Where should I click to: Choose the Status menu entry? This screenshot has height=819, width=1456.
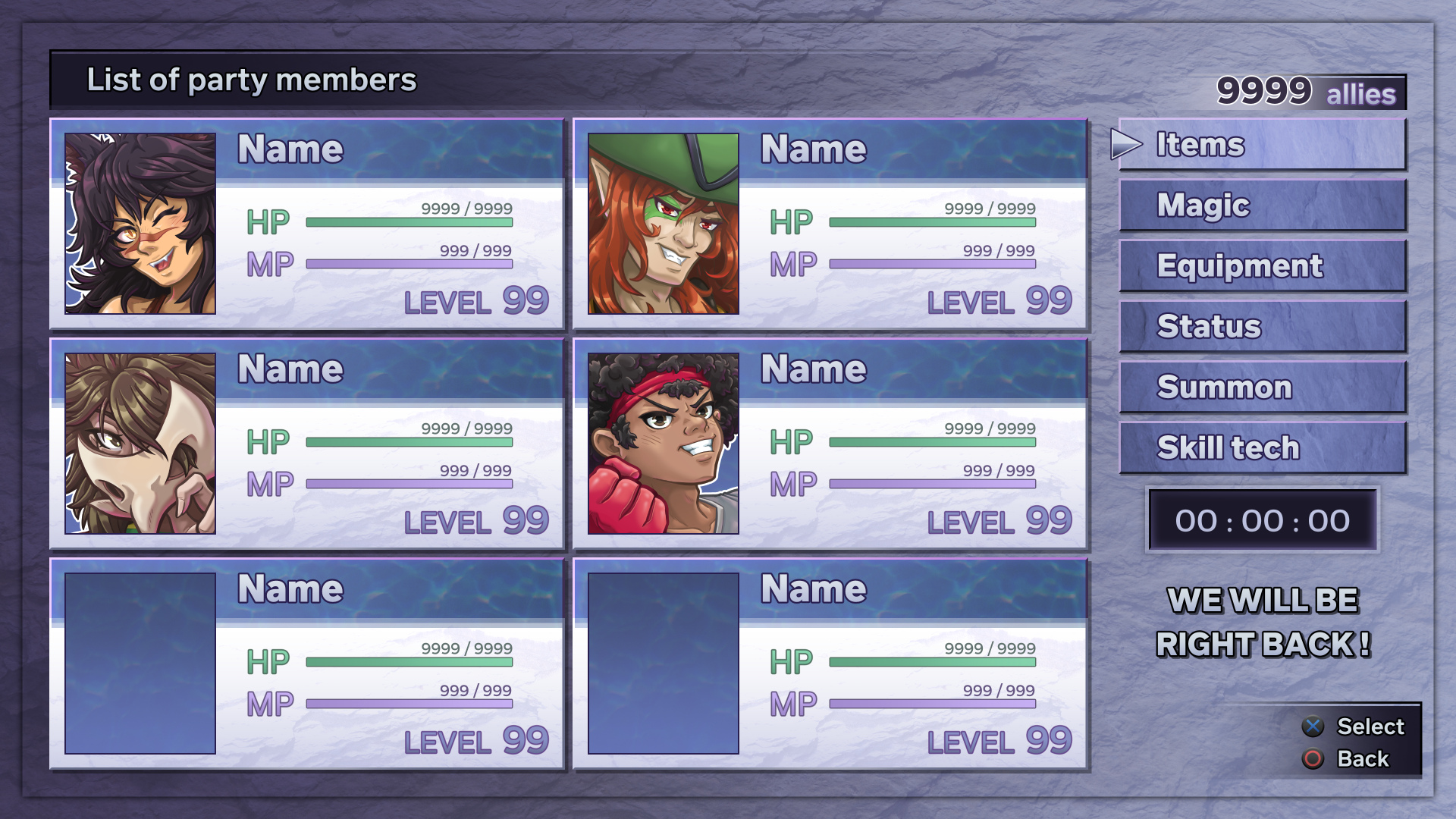1262,326
